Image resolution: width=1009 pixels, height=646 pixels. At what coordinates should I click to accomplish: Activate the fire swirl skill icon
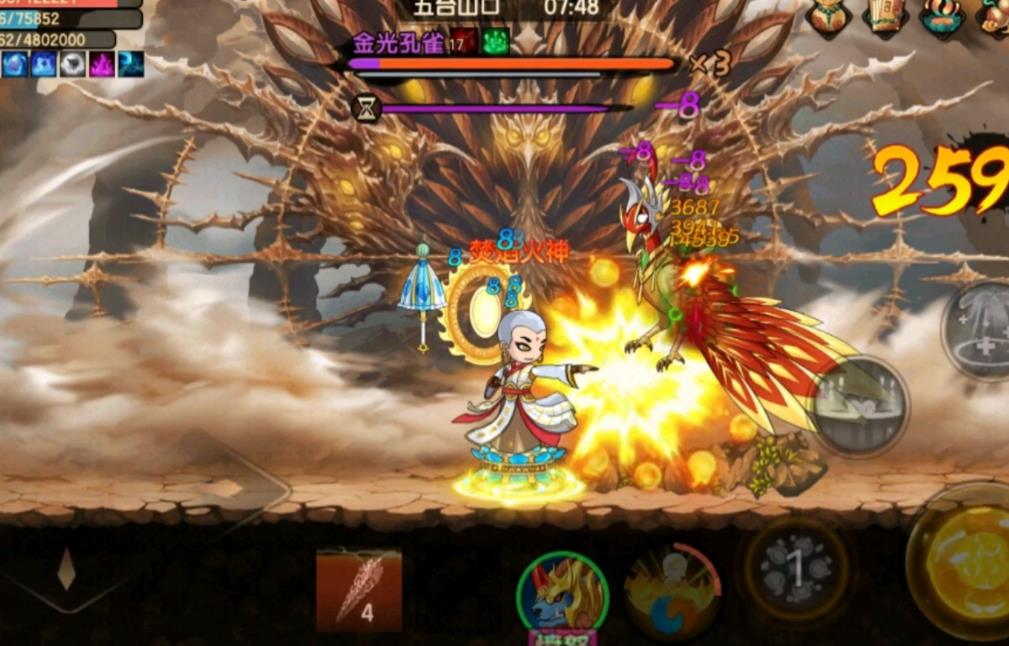point(672,590)
